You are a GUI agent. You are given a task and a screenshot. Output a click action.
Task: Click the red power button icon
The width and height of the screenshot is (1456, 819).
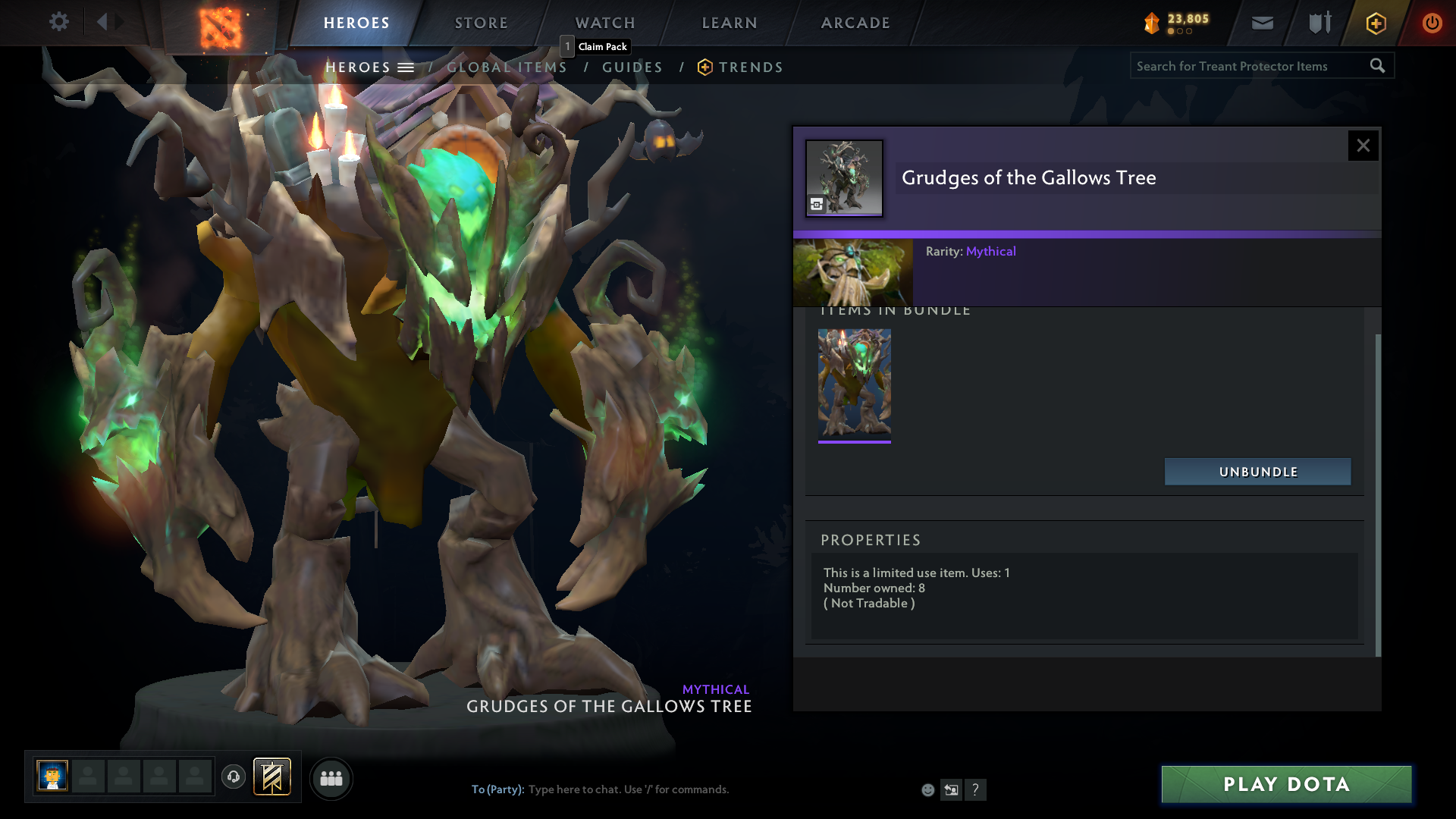pos(1432,23)
